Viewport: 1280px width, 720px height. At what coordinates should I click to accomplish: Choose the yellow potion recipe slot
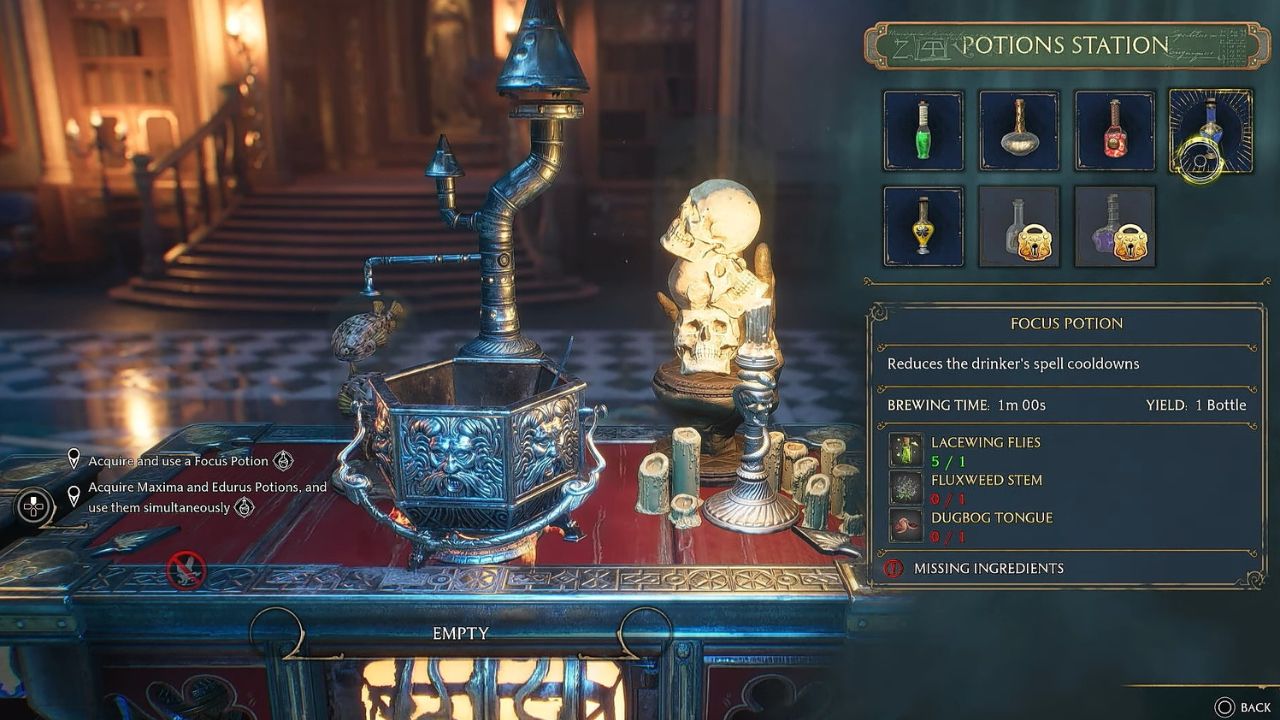tap(923, 226)
